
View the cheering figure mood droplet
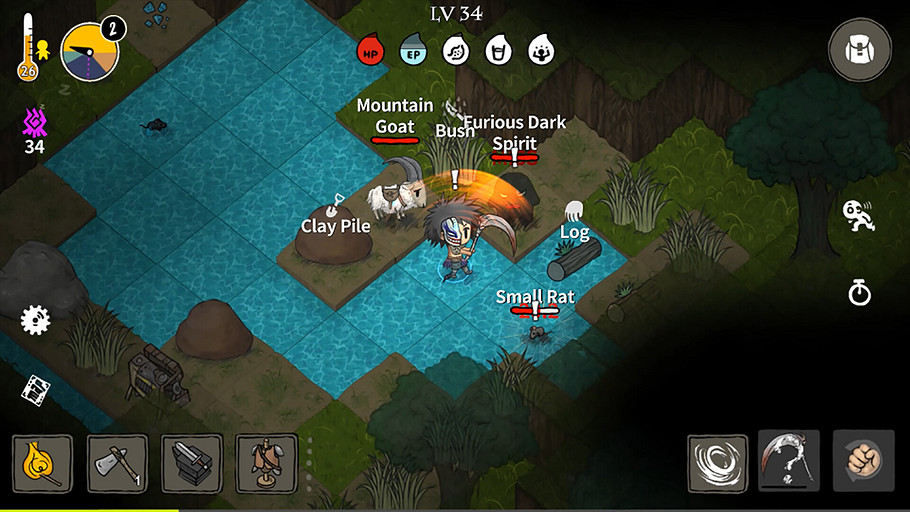[541, 50]
